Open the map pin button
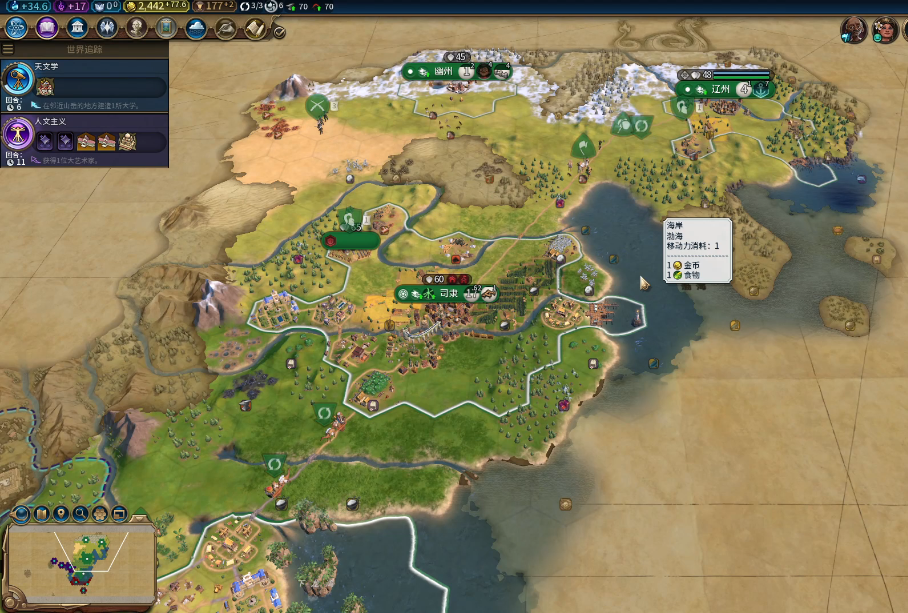 [62, 514]
